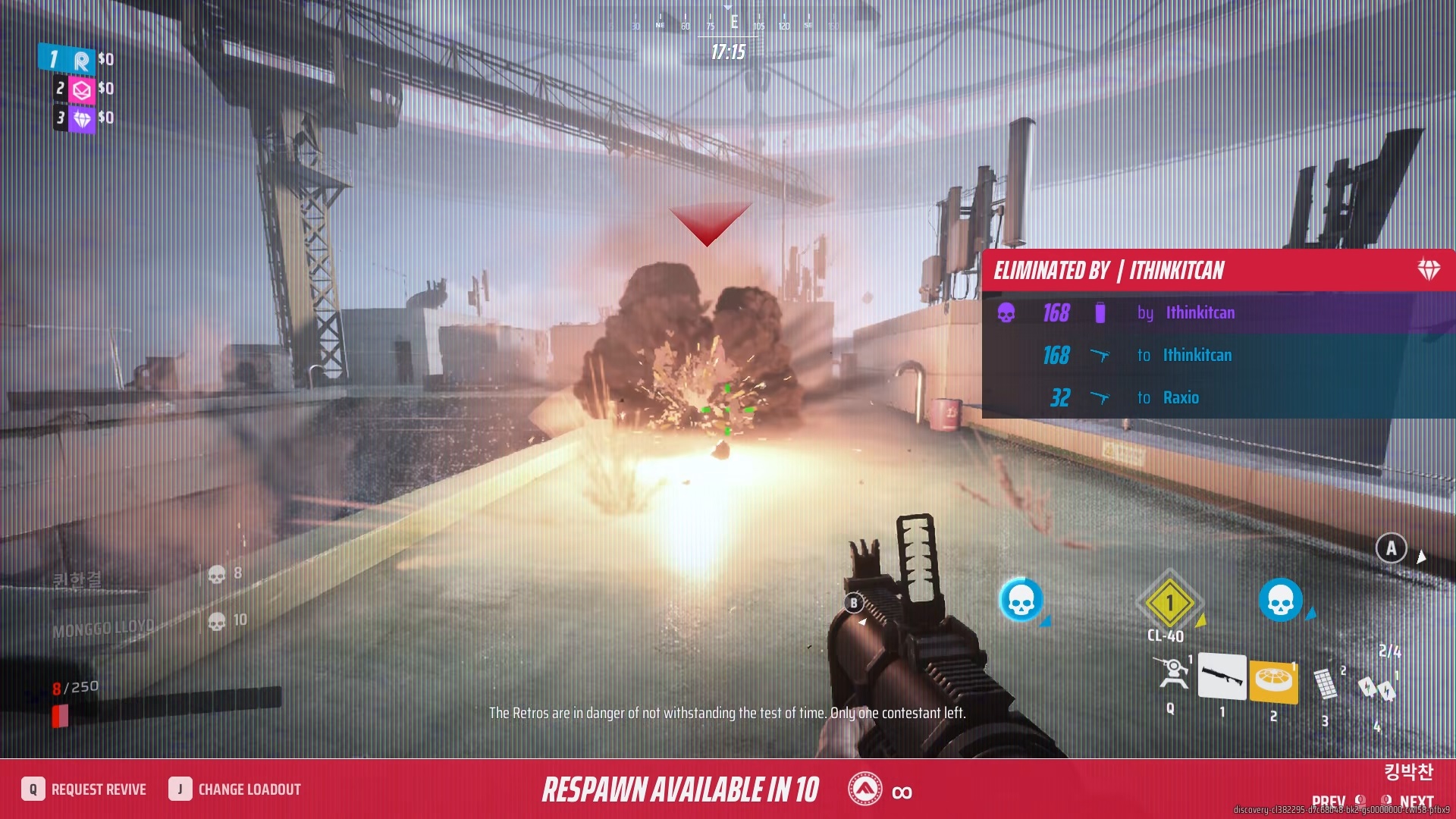Click the A controller button prompt on the right

point(1392,548)
